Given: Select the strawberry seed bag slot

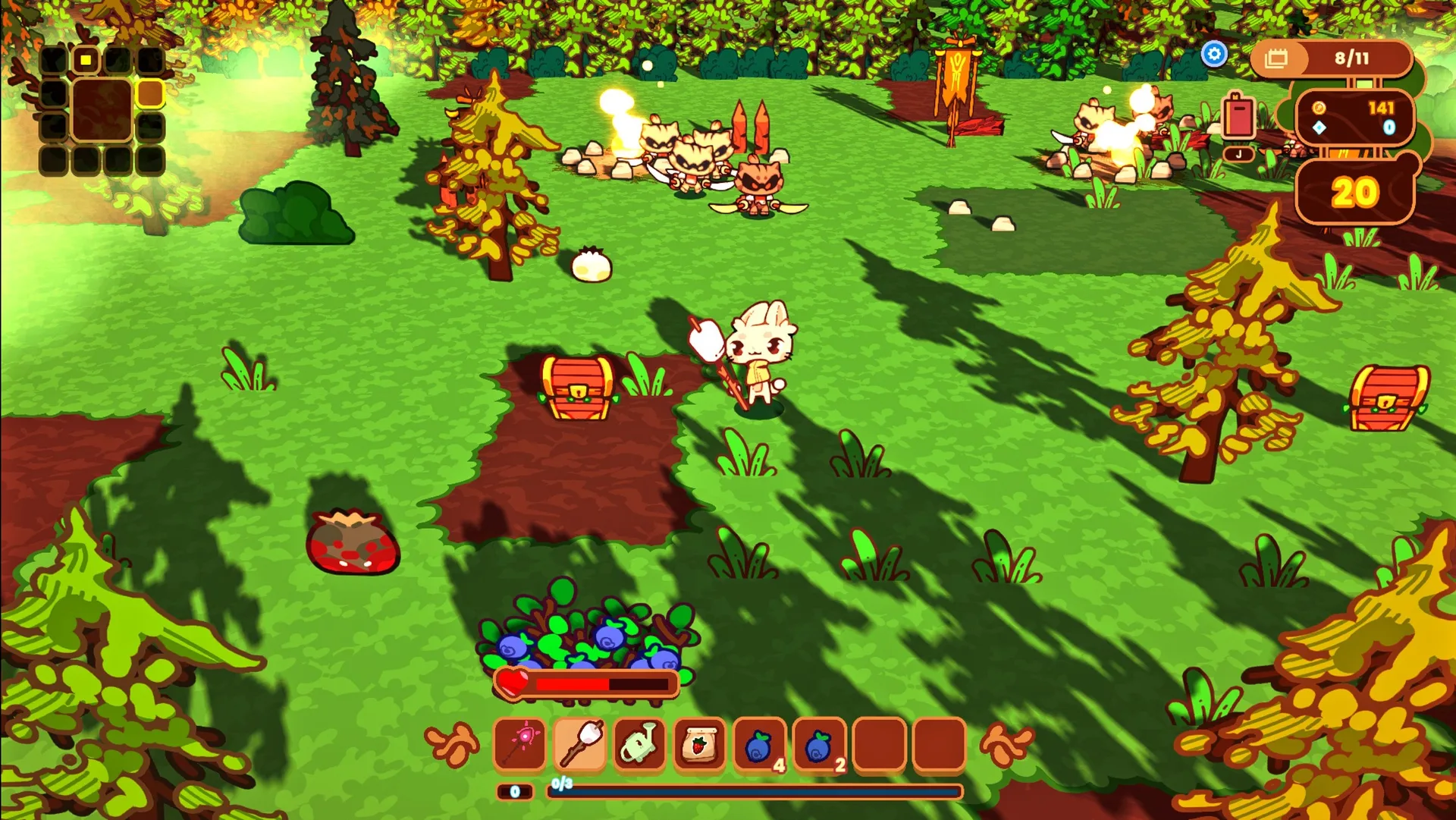Looking at the screenshot, I should pyautogui.click(x=699, y=744).
